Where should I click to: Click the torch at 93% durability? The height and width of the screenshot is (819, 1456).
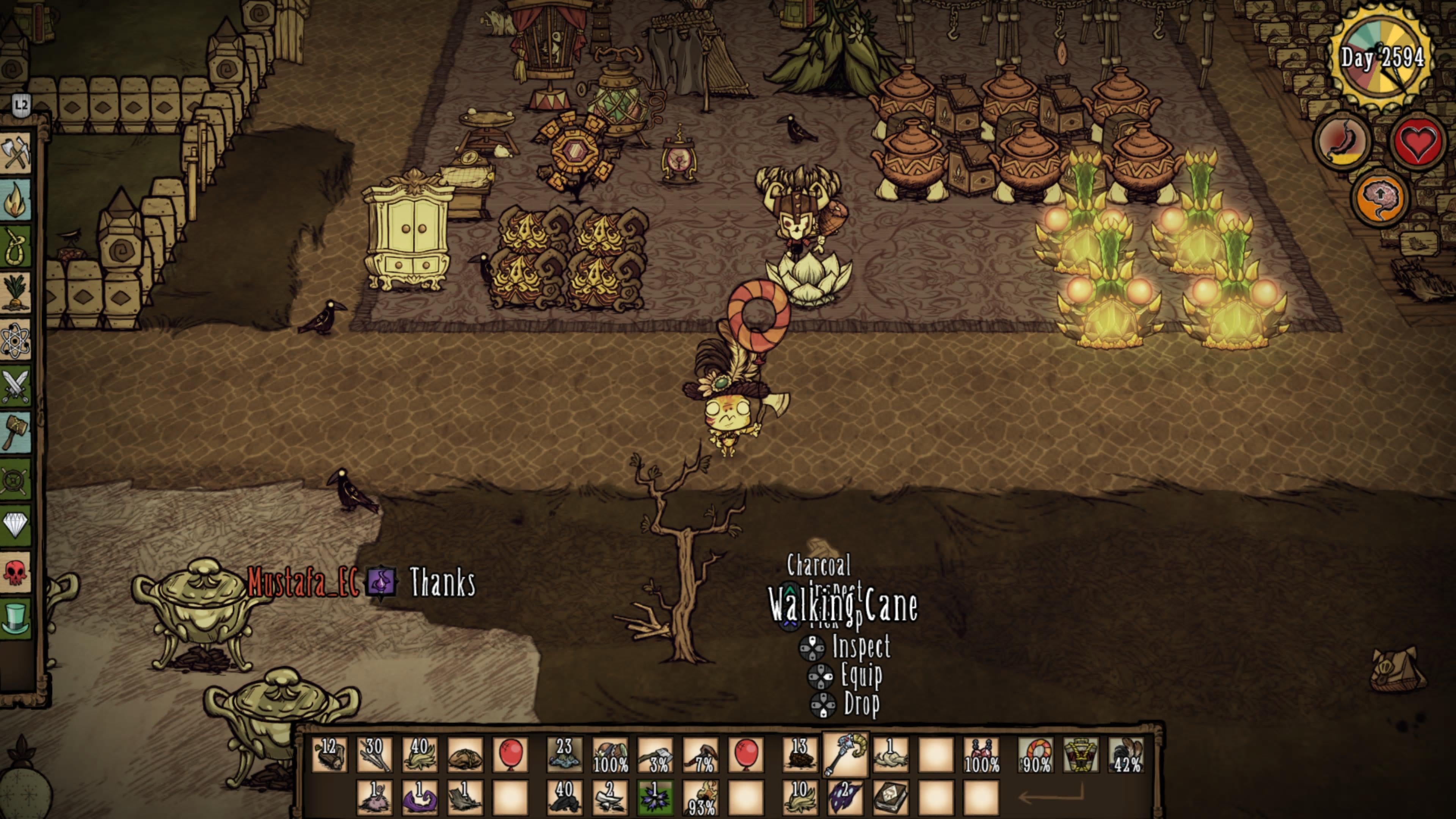tap(701, 797)
